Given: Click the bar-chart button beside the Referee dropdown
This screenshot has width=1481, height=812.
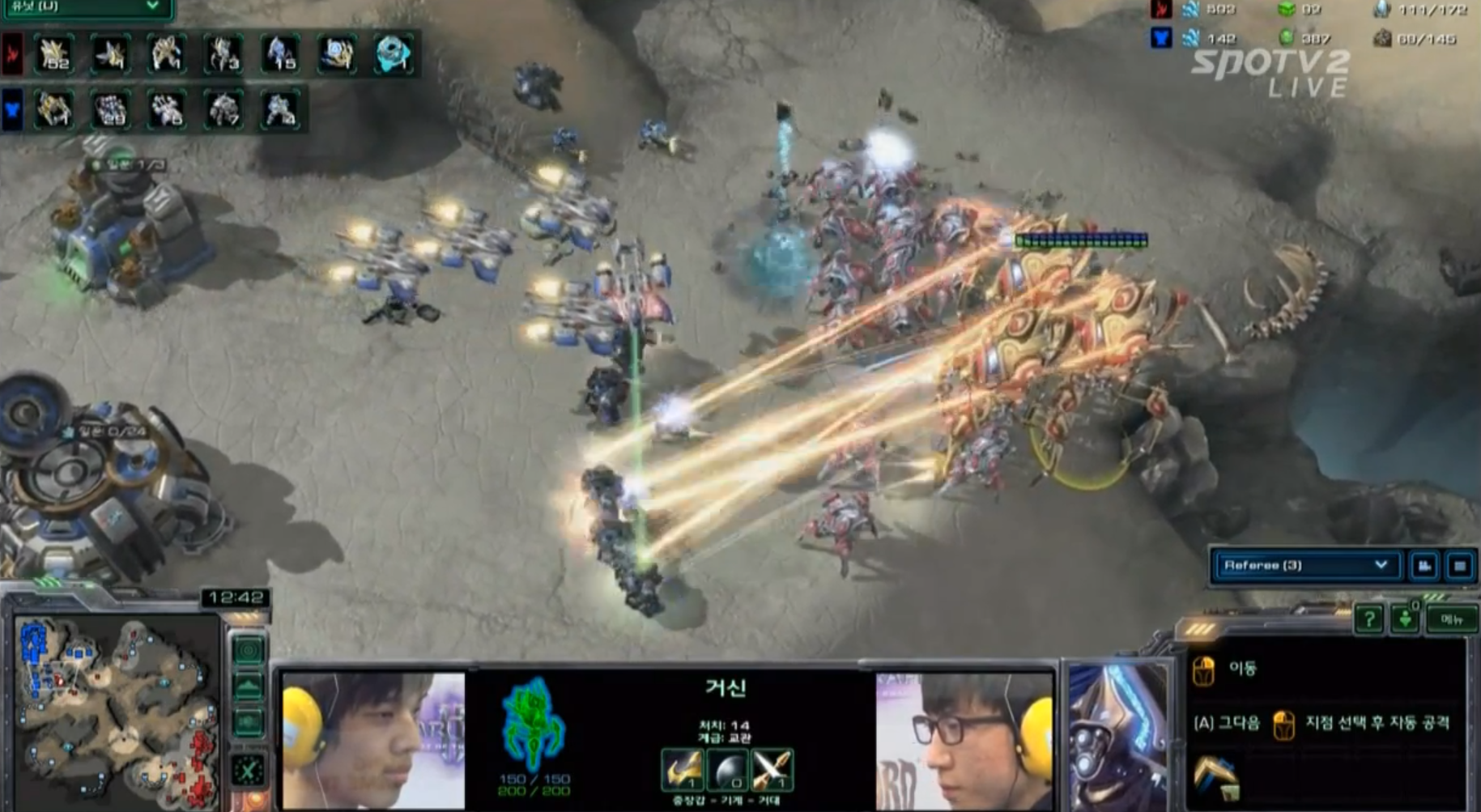Looking at the screenshot, I should click(x=1424, y=566).
